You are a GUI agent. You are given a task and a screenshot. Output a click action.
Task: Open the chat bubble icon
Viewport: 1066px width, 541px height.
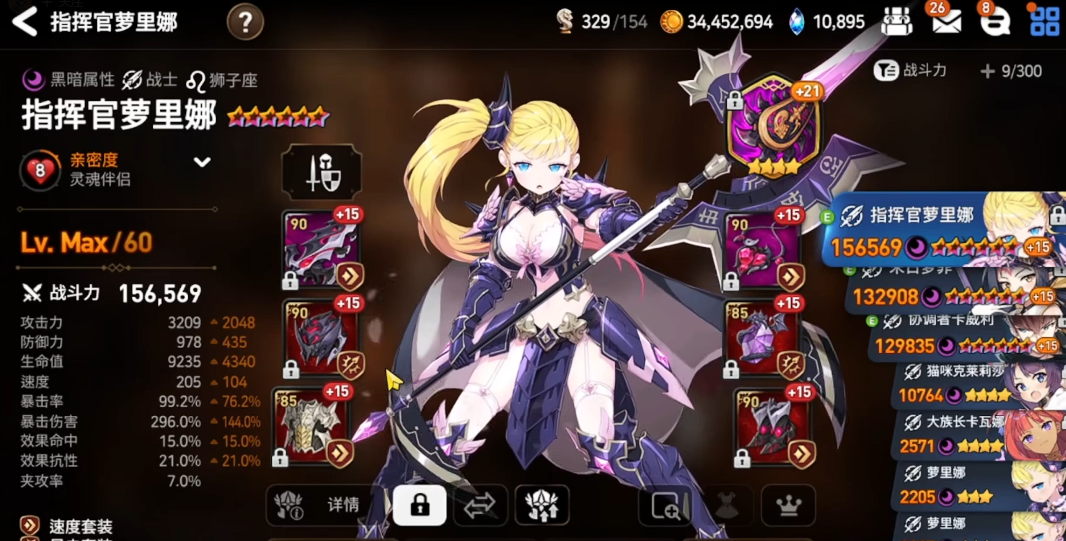pyautogui.click(x=994, y=22)
